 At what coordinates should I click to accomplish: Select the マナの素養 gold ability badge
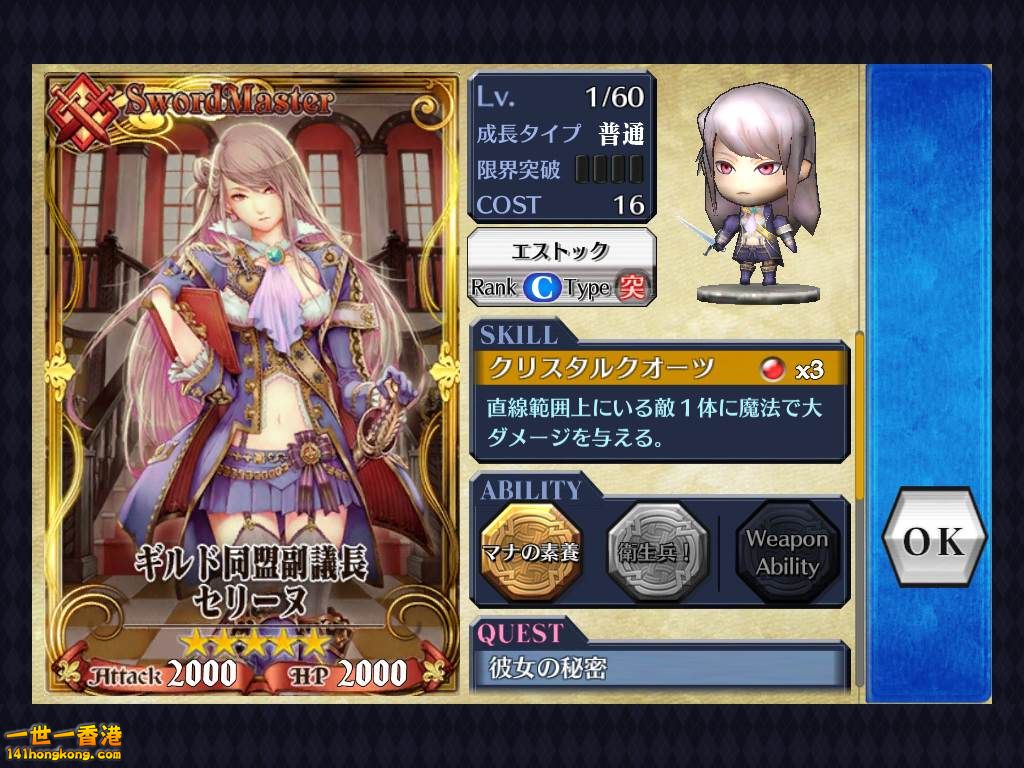point(531,551)
